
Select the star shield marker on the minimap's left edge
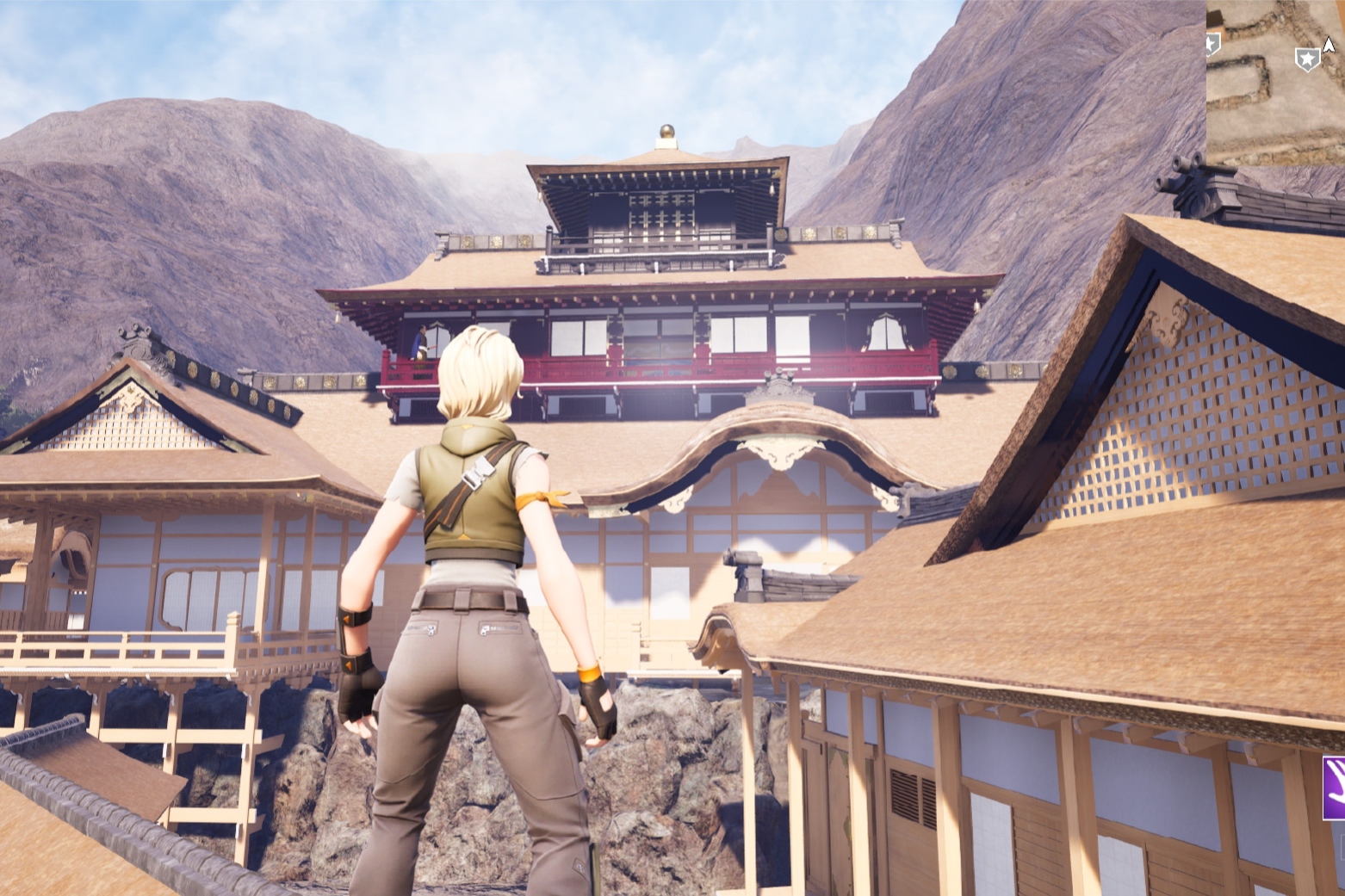point(1212,45)
